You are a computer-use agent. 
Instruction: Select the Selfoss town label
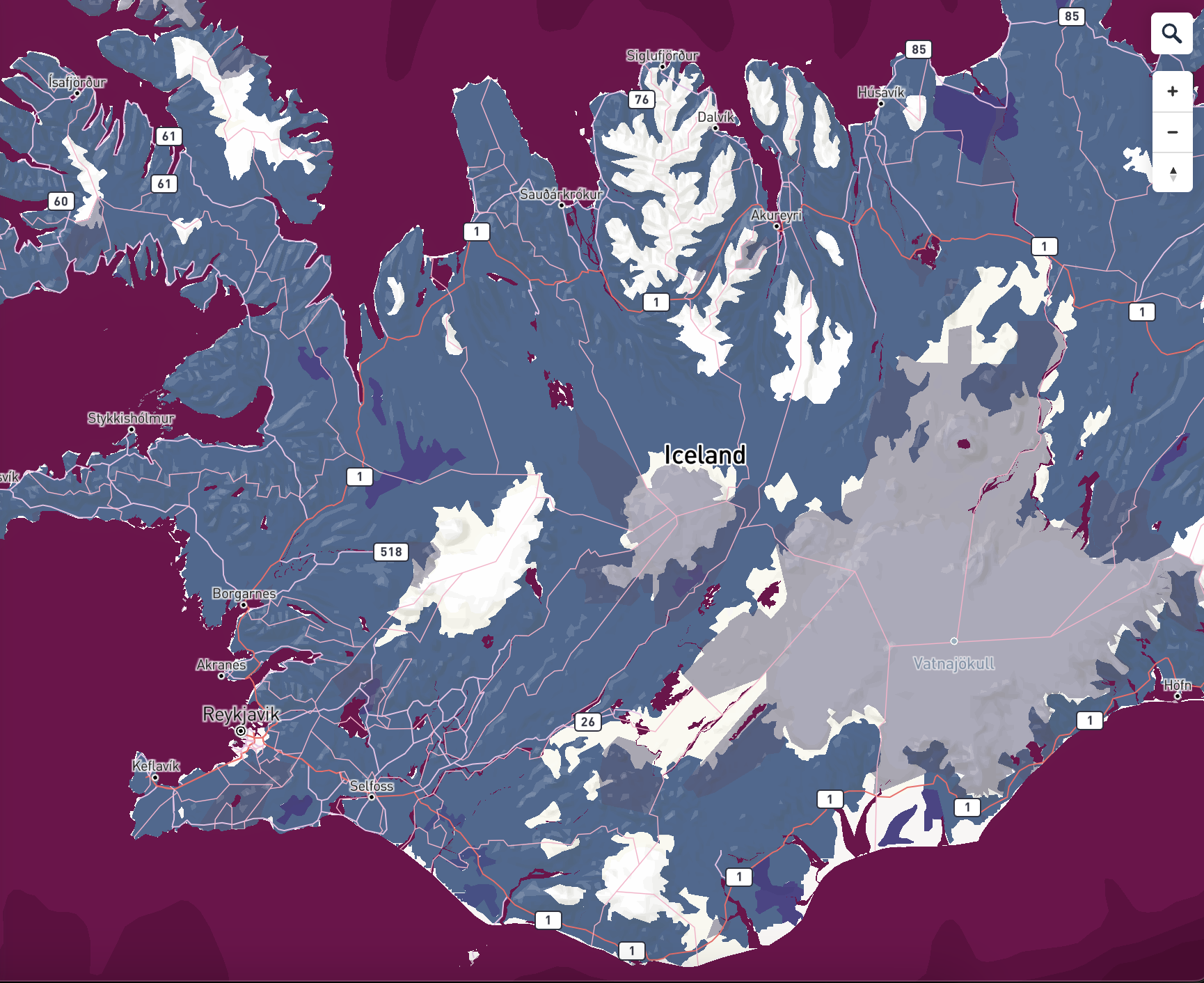[x=372, y=785]
